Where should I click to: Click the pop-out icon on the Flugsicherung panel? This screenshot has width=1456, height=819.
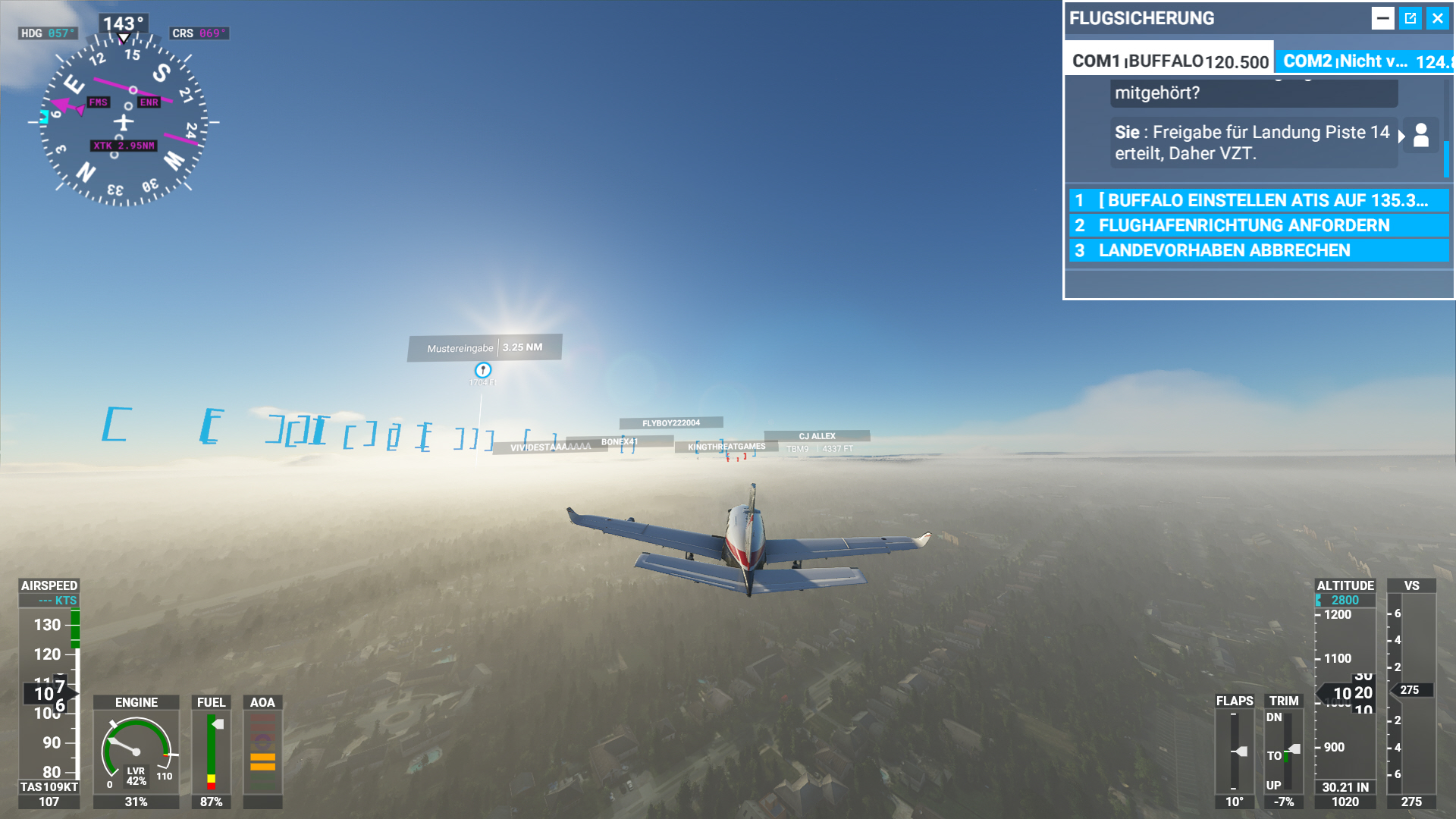[x=1410, y=17]
